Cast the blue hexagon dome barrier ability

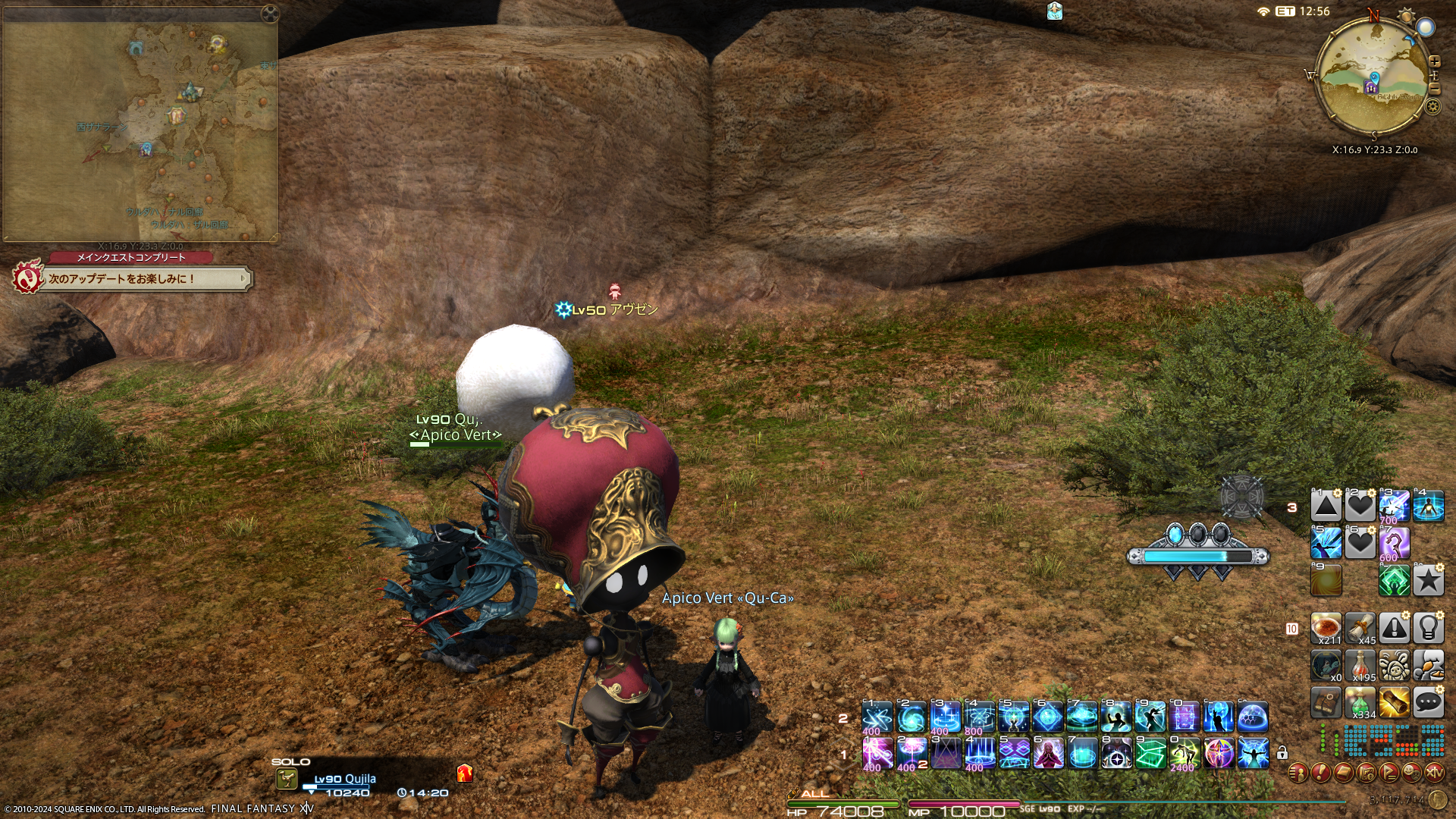1252,717
